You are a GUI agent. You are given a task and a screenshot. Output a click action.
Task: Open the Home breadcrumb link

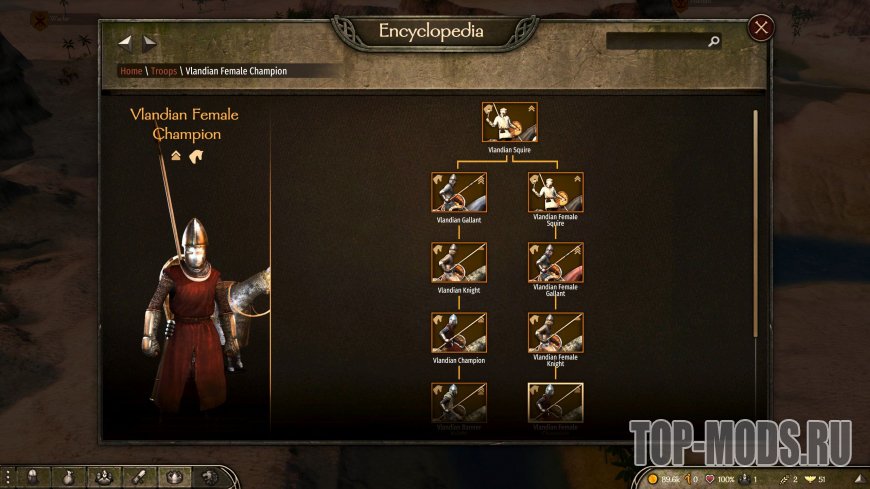[x=130, y=72]
